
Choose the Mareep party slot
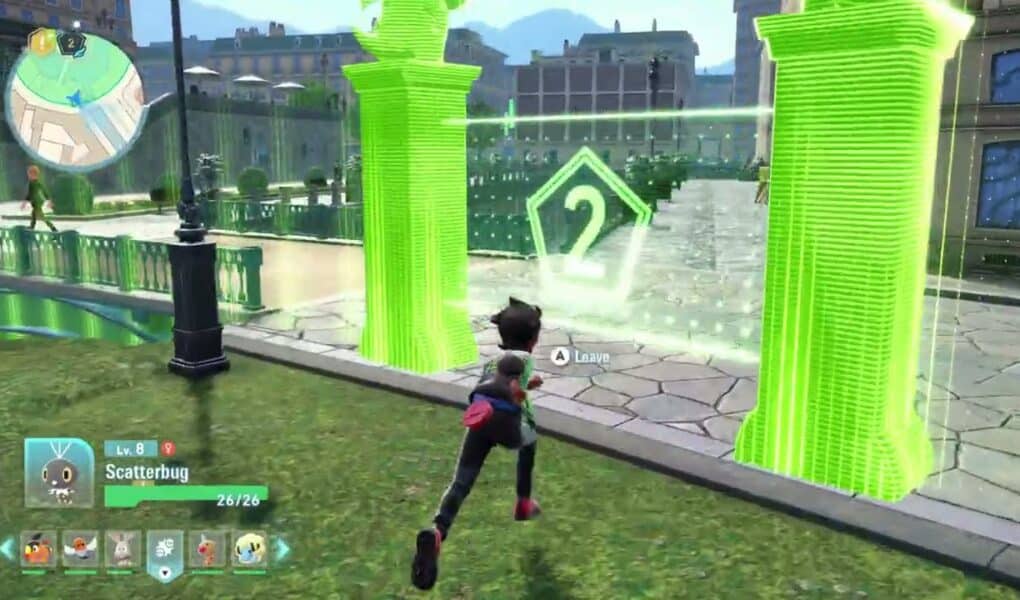249,549
